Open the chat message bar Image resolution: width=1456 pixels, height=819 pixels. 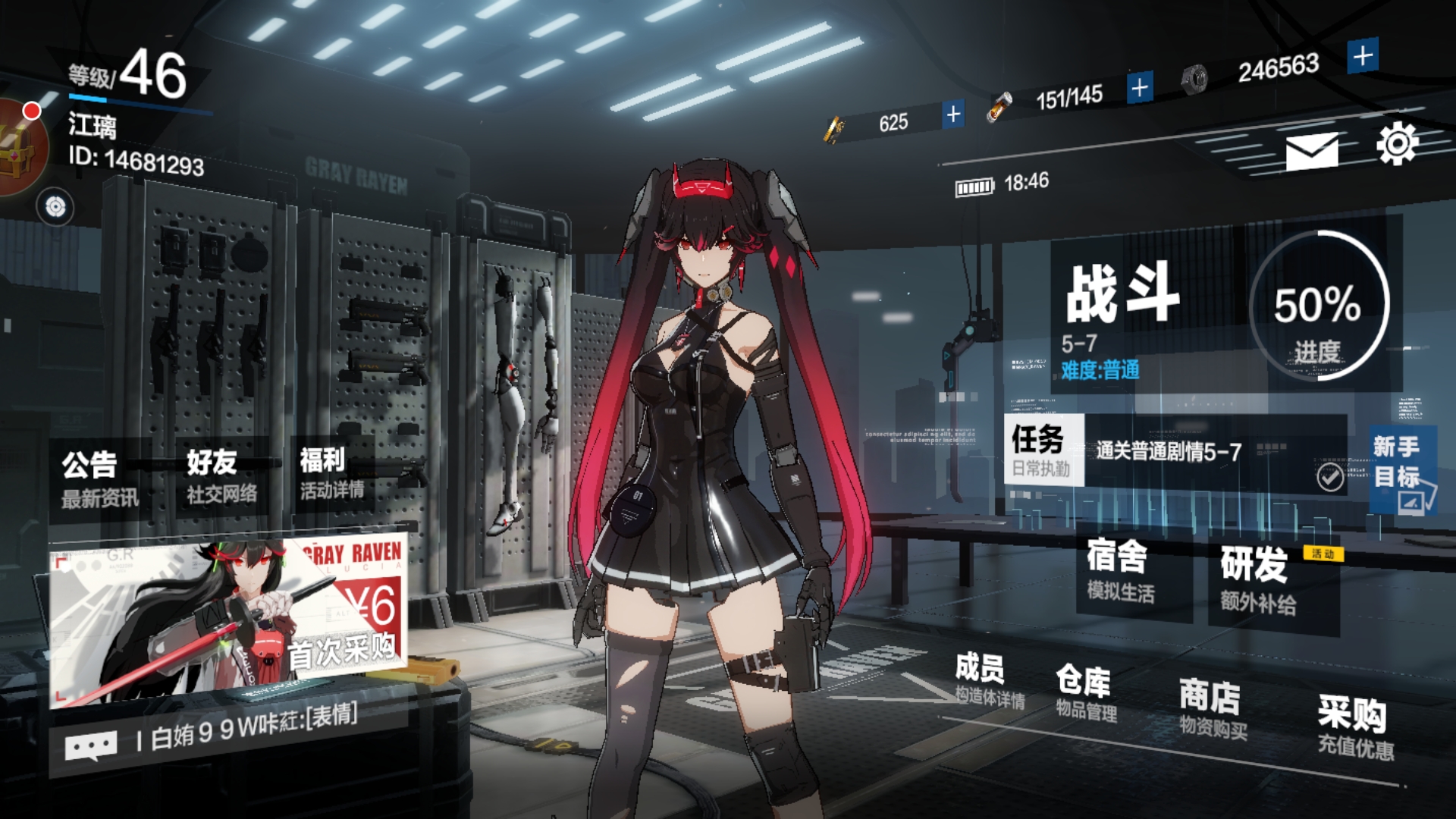click(x=227, y=737)
